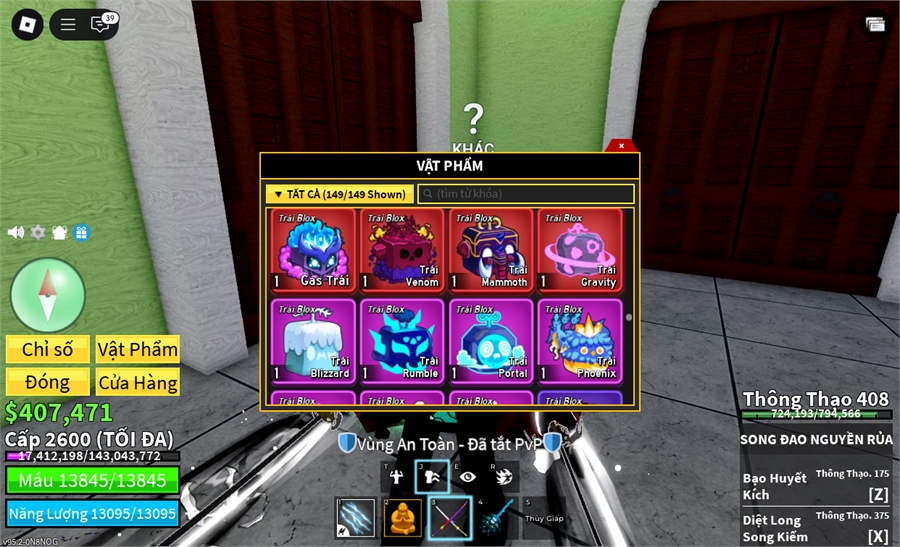This screenshot has width=900, height=547.
Task: Open the gear settings icon
Action: (x=38, y=232)
